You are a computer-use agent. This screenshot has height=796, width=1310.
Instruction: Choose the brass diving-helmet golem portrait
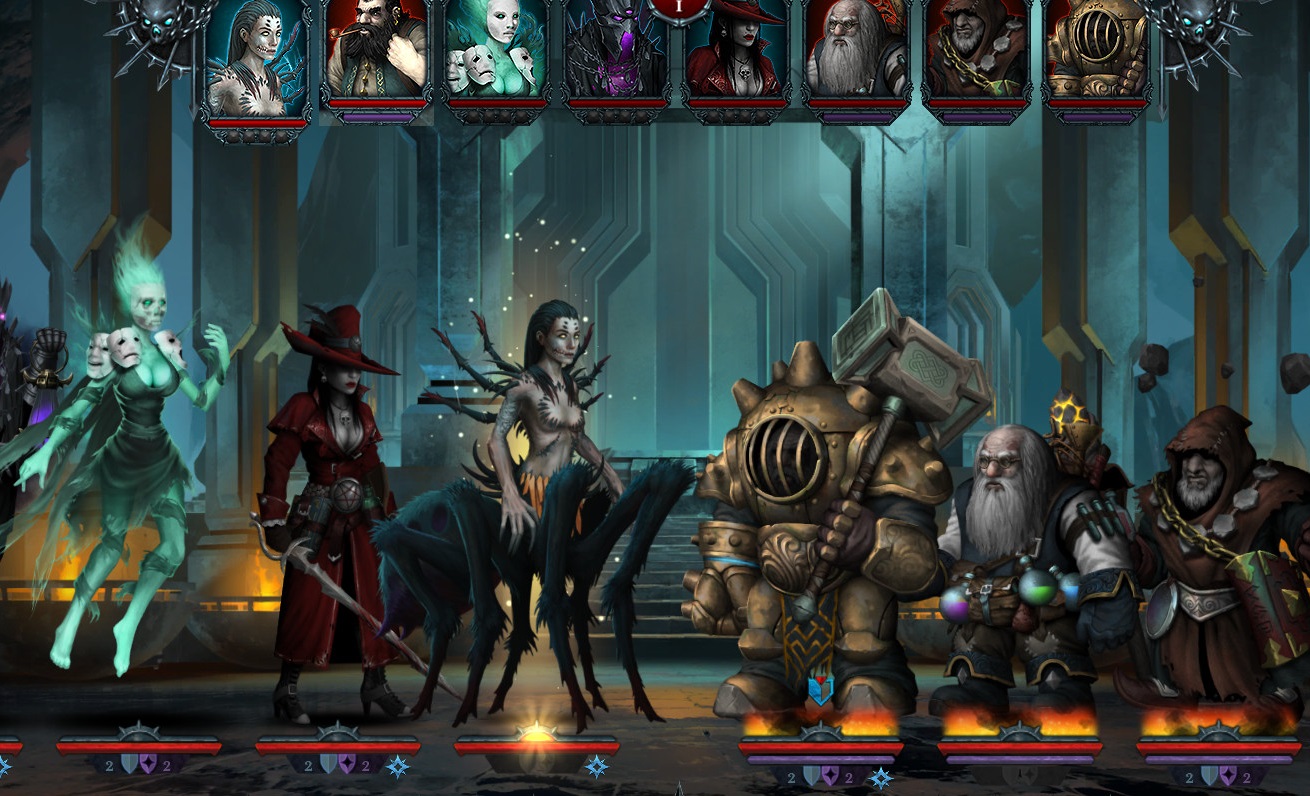[1097, 48]
